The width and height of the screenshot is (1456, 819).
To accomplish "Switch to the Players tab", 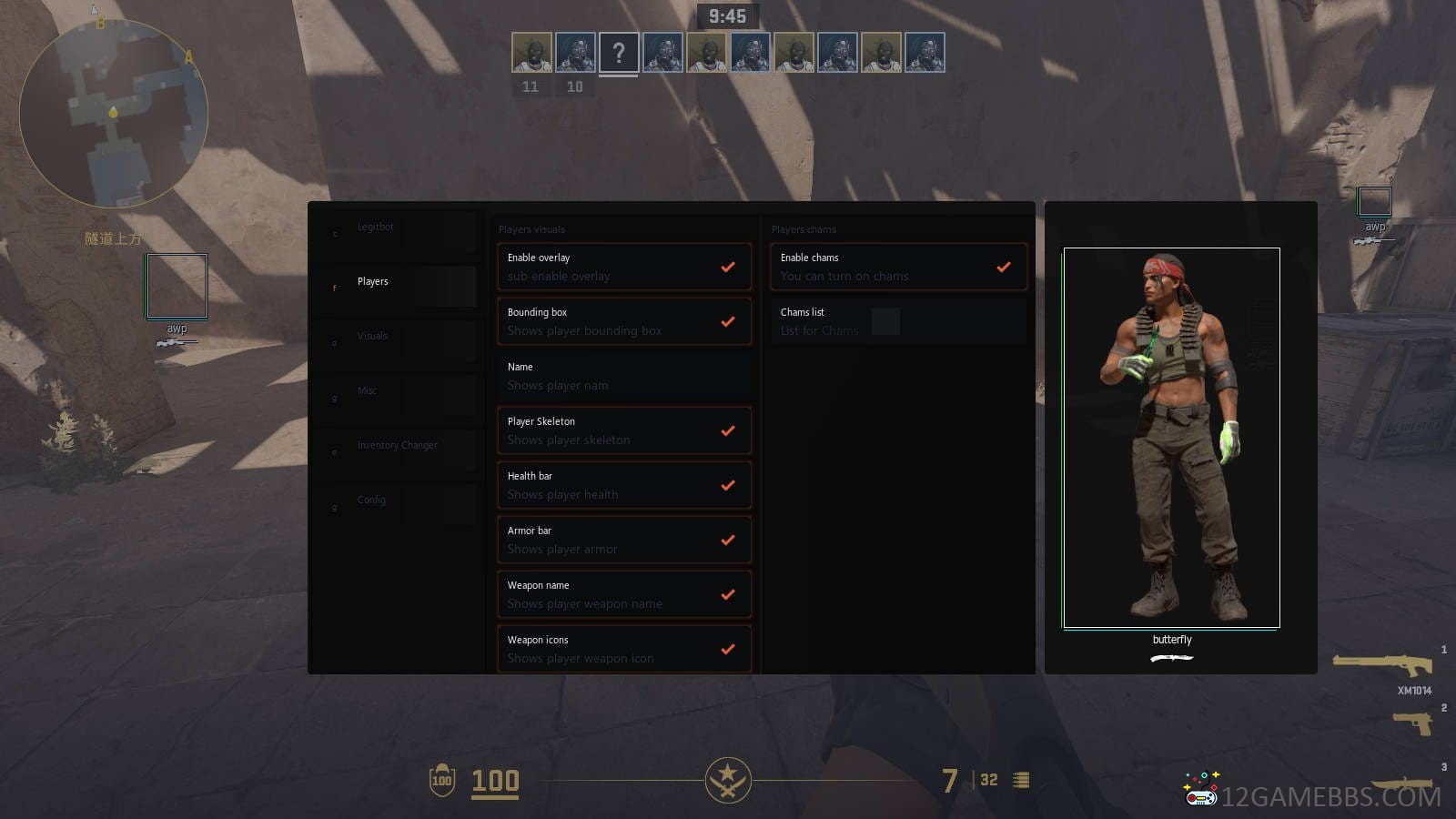I will point(373,282).
